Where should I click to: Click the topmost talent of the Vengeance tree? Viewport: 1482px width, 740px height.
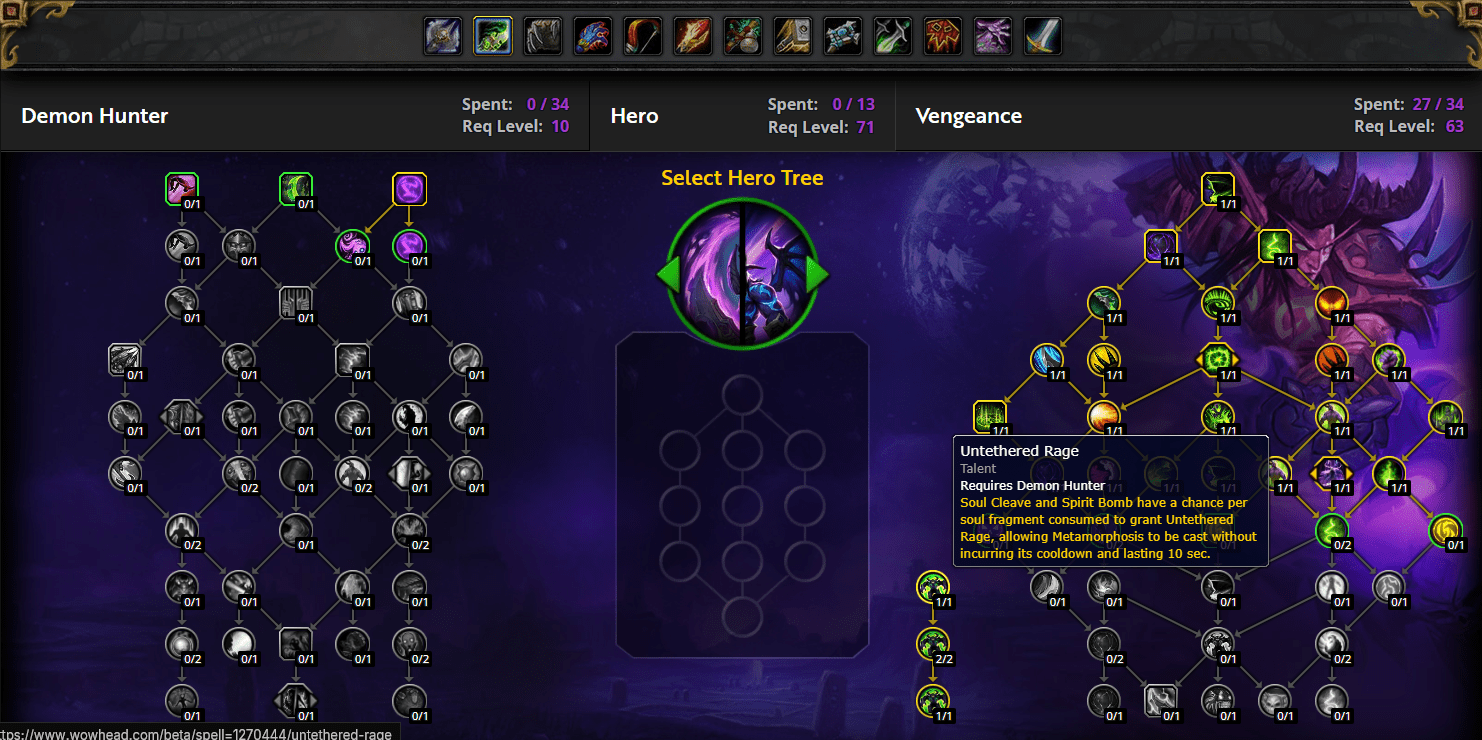click(x=1218, y=188)
